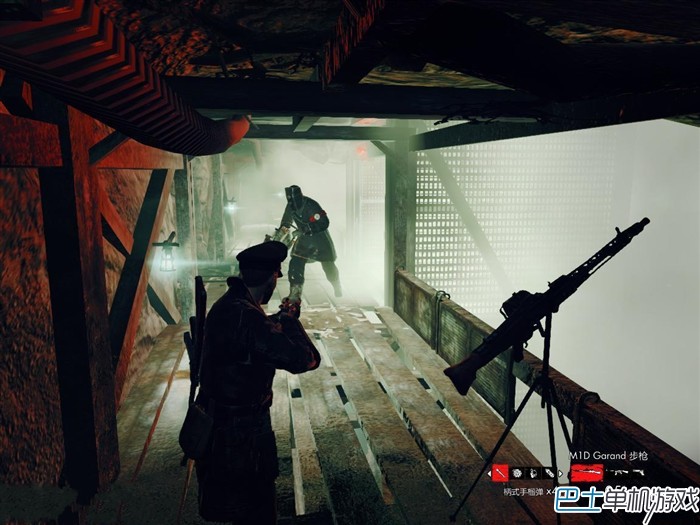Switch to the submachine gun weapon icon

pos(618,472)
